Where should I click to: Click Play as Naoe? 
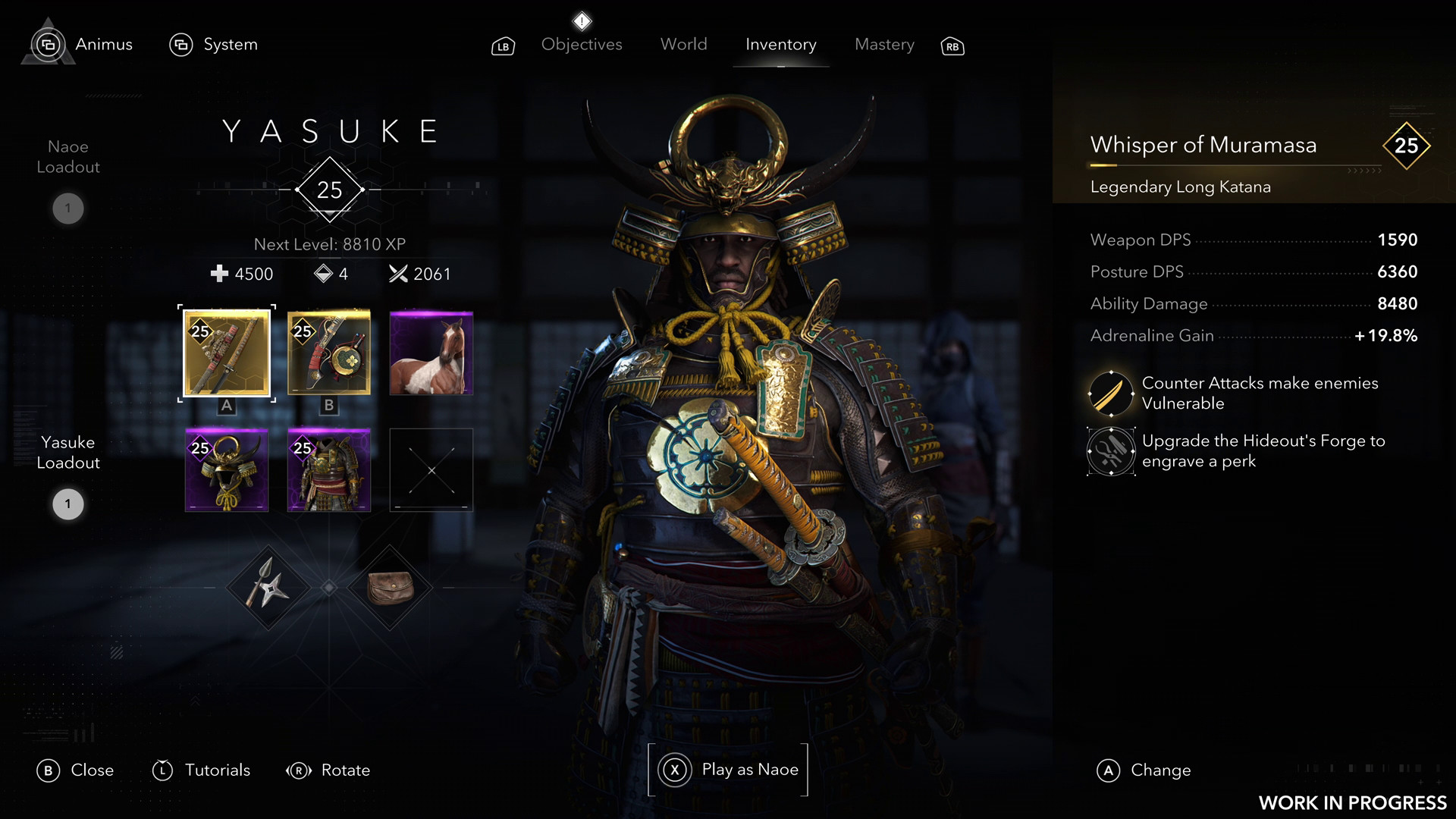pos(728,770)
